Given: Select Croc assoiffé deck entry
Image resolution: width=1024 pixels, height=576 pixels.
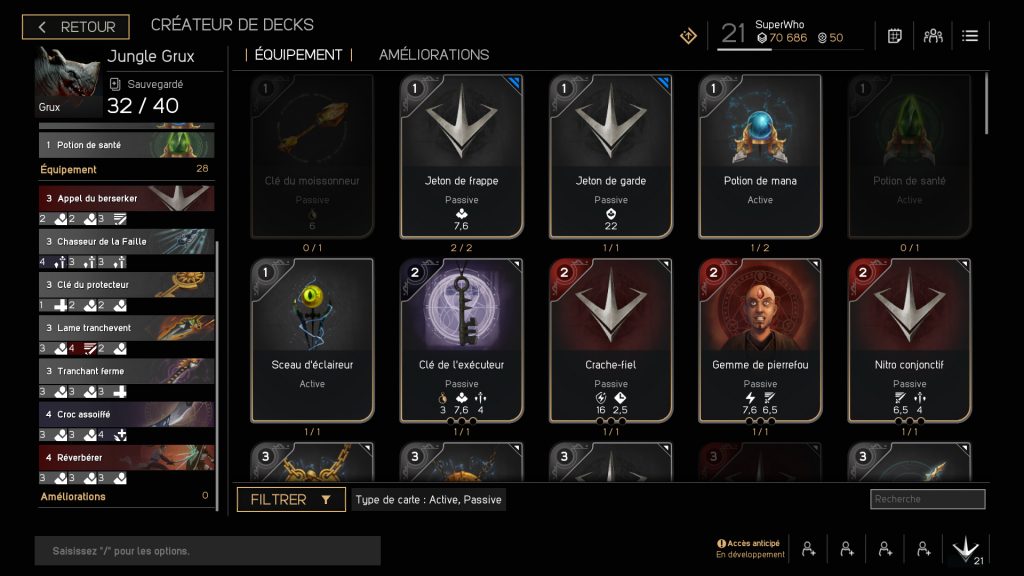Looking at the screenshot, I should pyautogui.click(x=126, y=413).
